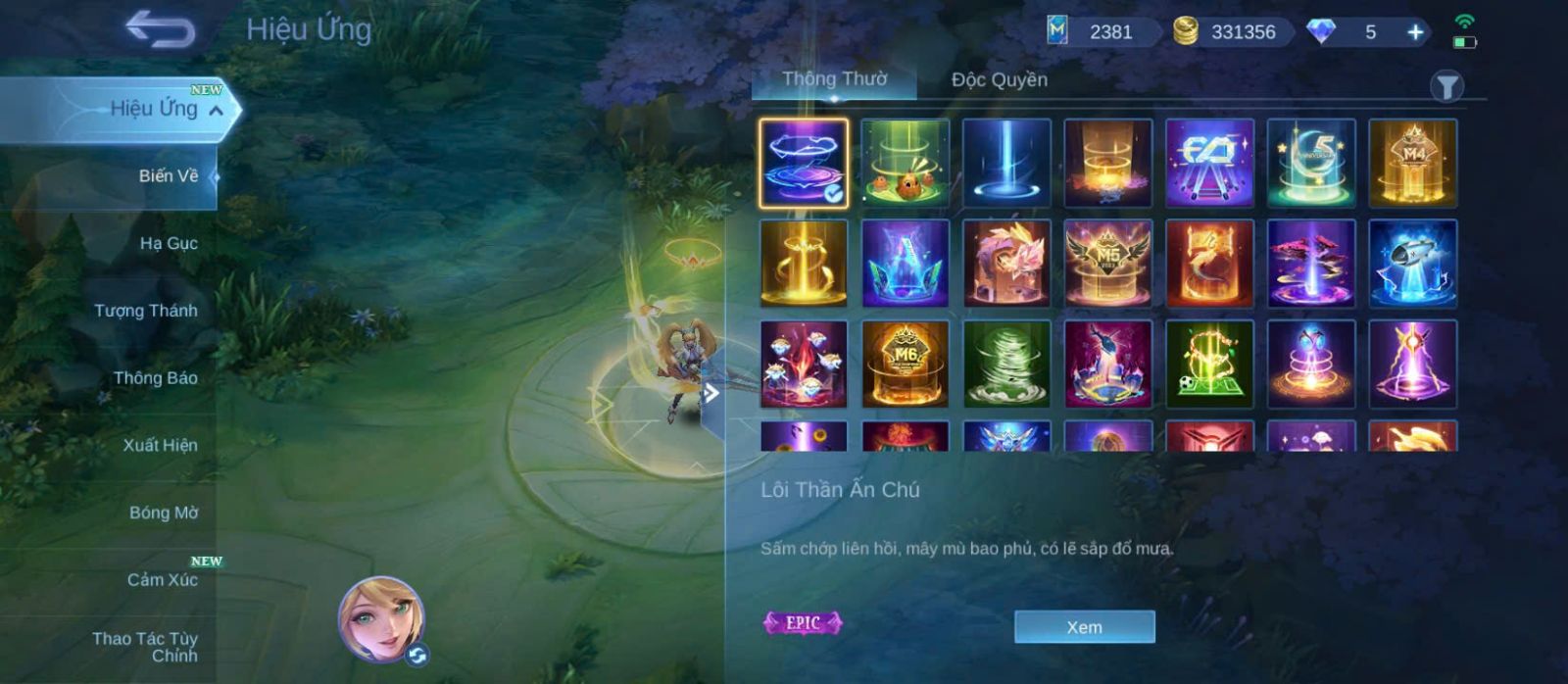Collapse the panel with the side arrow
Image resolution: width=1568 pixels, height=684 pixels.
click(711, 394)
